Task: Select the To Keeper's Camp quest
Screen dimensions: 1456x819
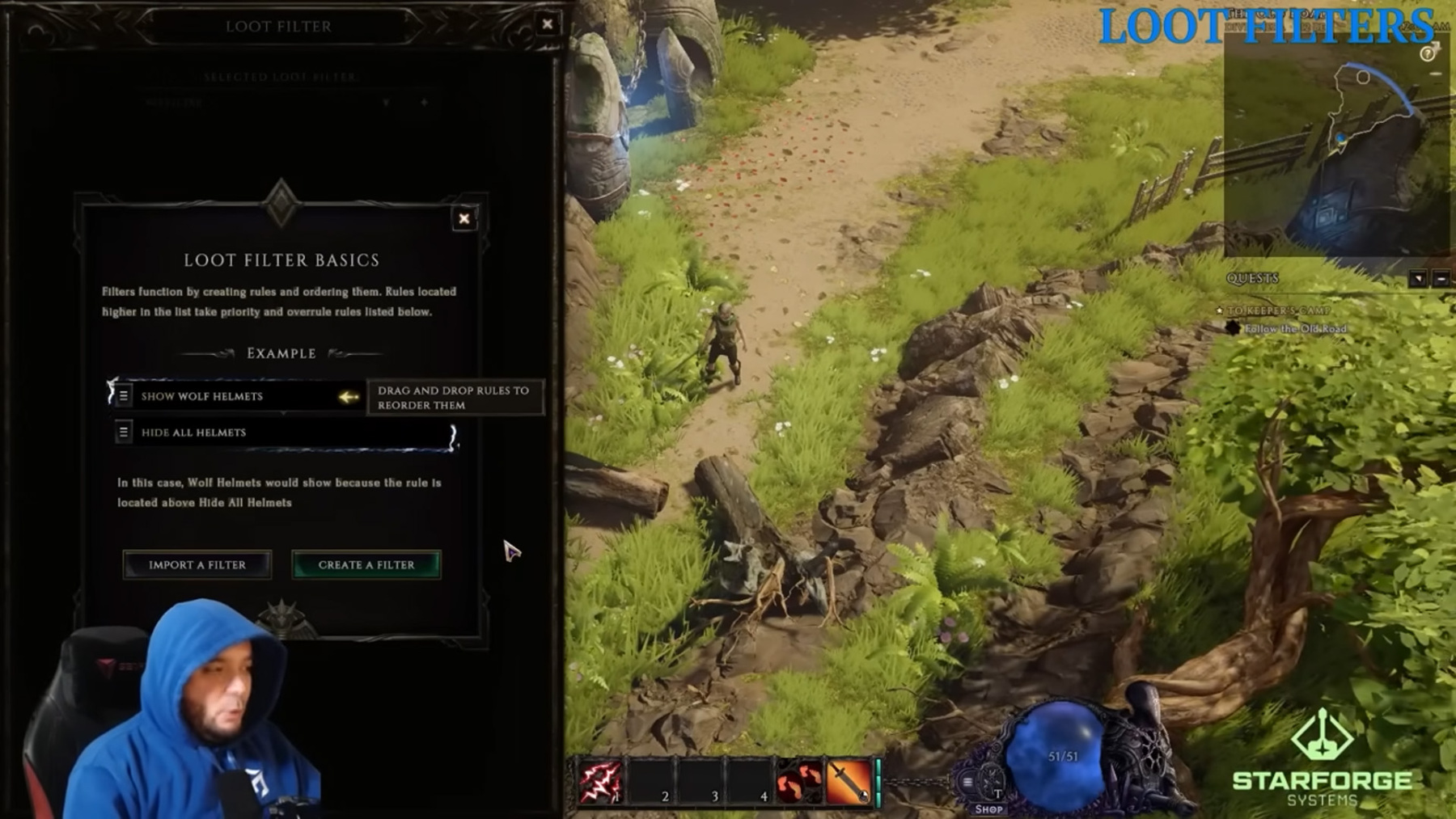Action: pyautogui.click(x=1278, y=310)
